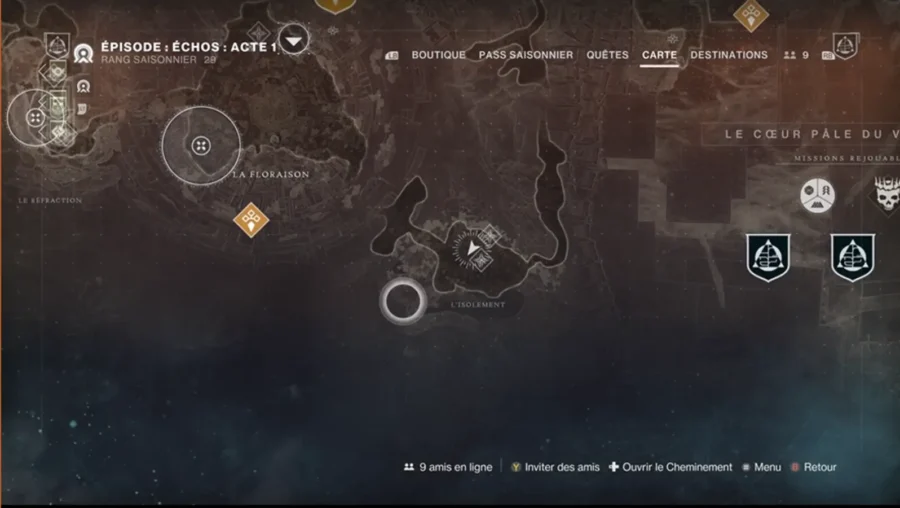Image resolution: width=900 pixels, height=508 pixels.
Task: Click the three-segment circular mission icon
Action: (x=818, y=194)
